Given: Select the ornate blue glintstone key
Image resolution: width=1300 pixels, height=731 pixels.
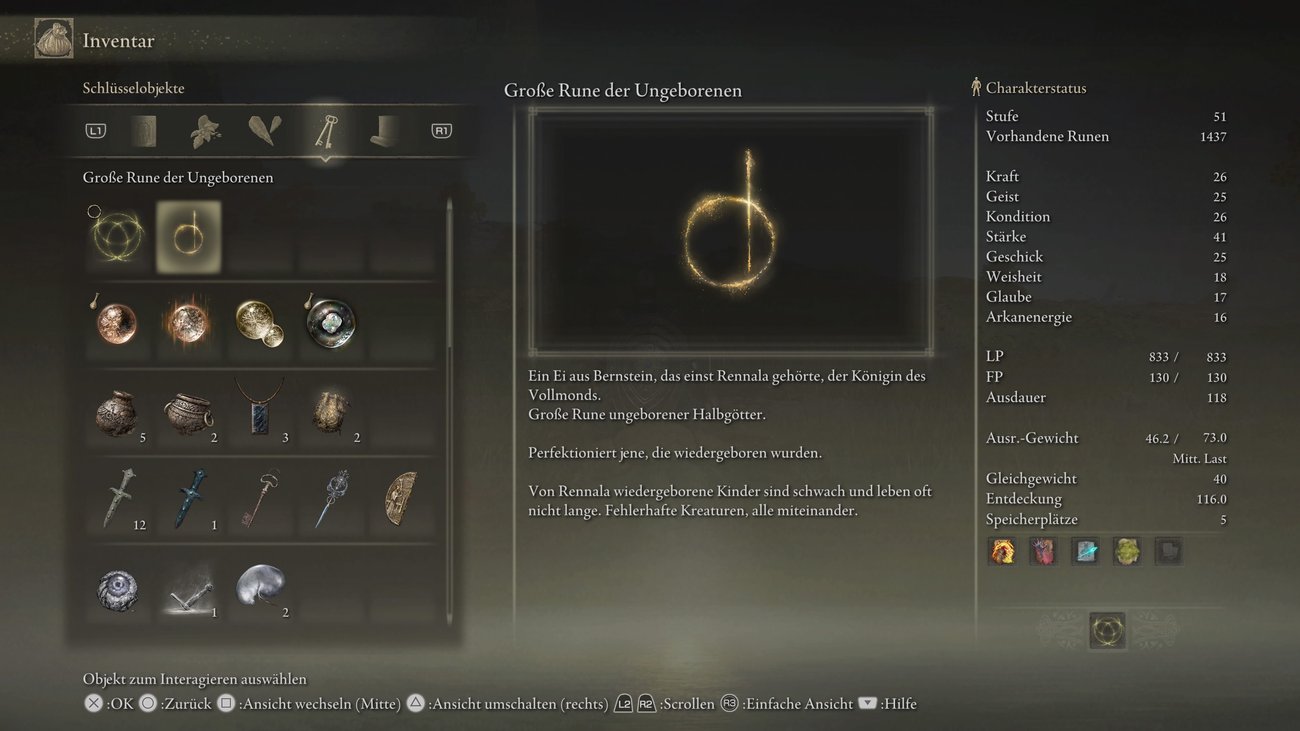Looking at the screenshot, I should tap(330, 498).
